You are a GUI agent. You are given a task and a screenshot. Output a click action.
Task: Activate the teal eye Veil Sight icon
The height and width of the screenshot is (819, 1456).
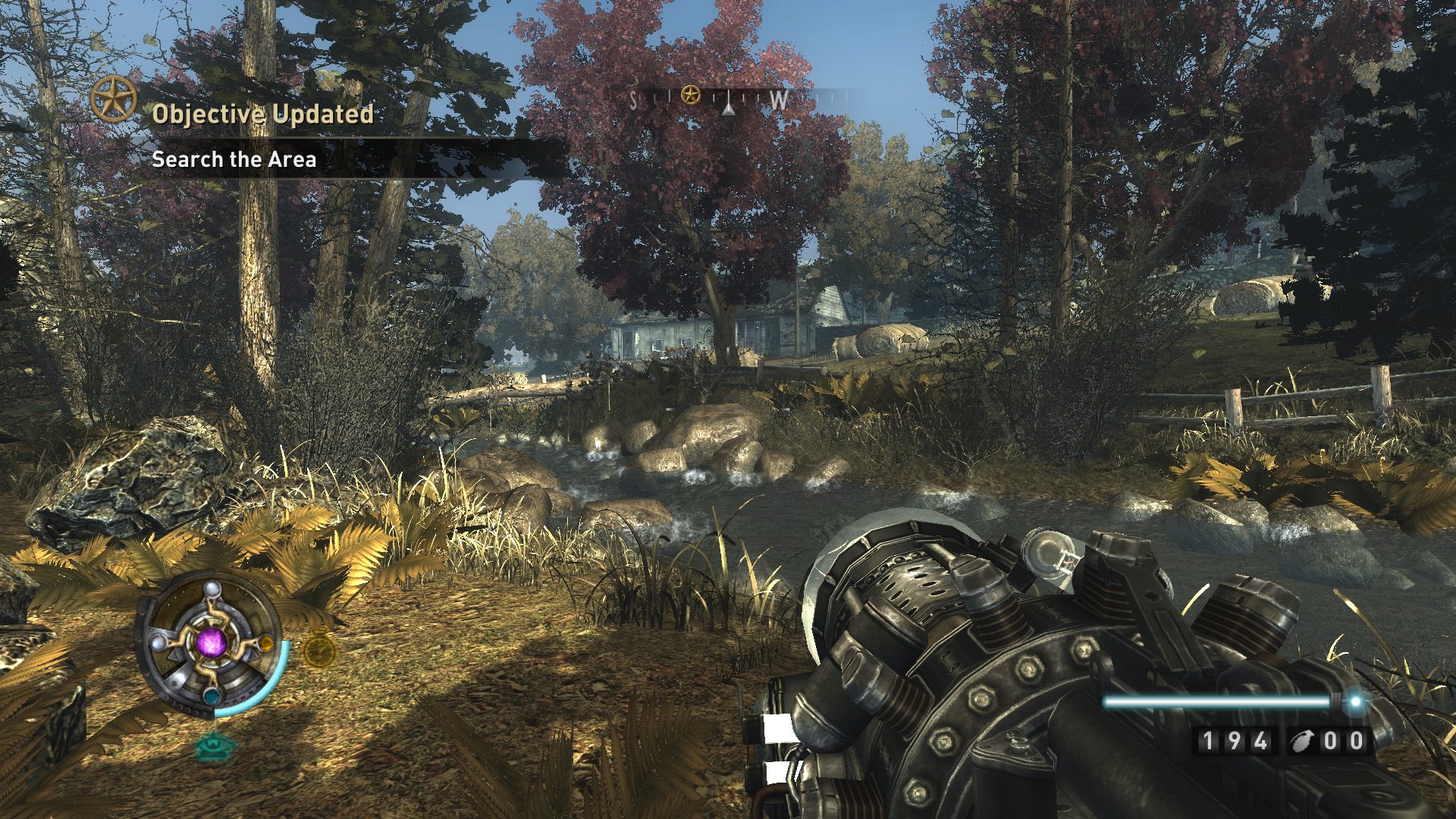coord(215,746)
